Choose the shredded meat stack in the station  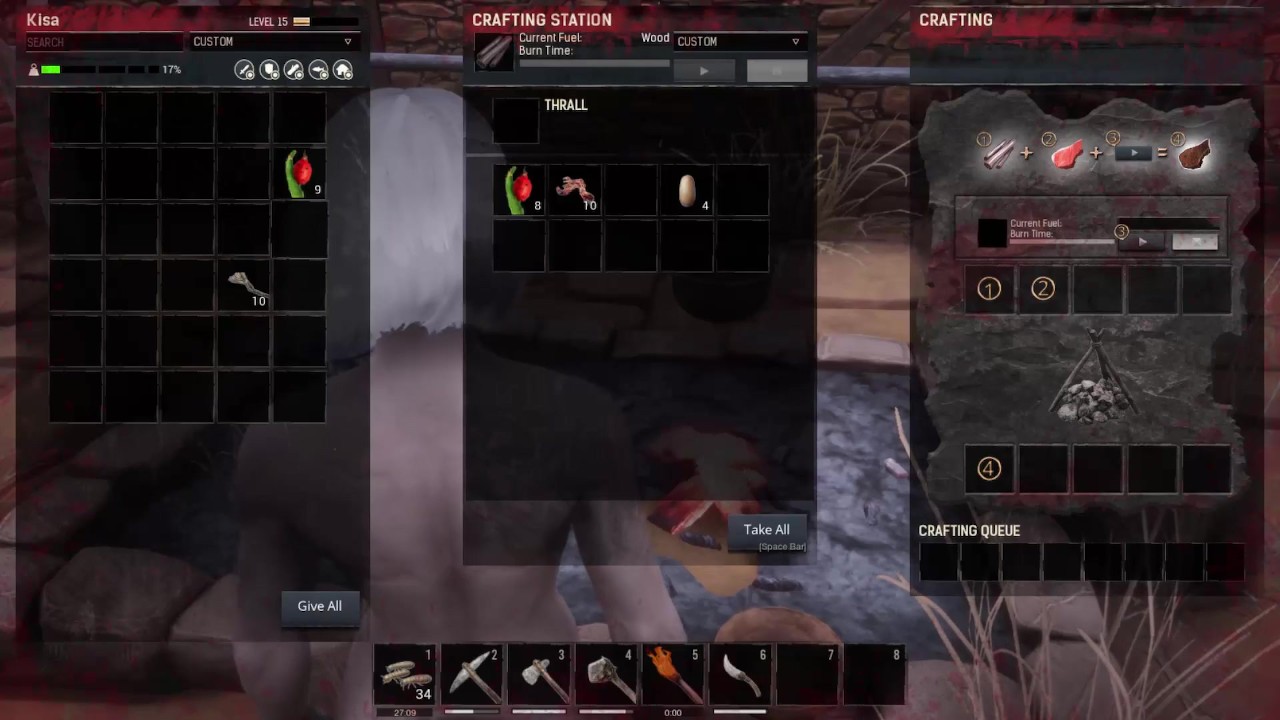[x=575, y=190]
